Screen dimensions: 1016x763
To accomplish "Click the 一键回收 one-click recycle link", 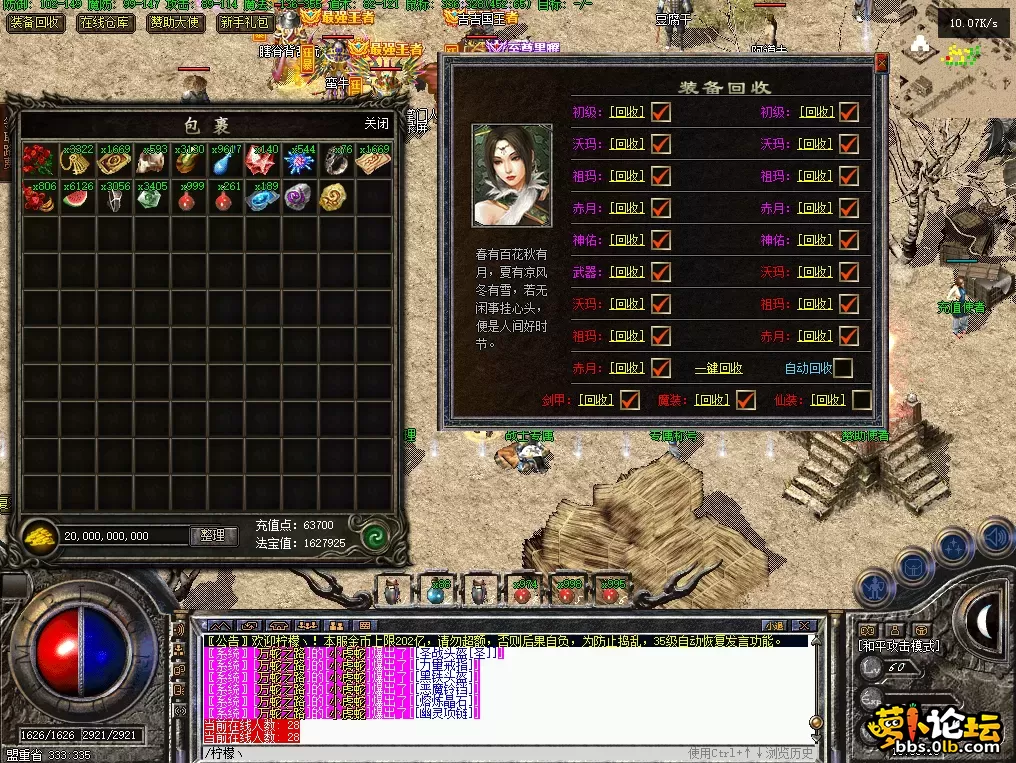I will [x=718, y=368].
